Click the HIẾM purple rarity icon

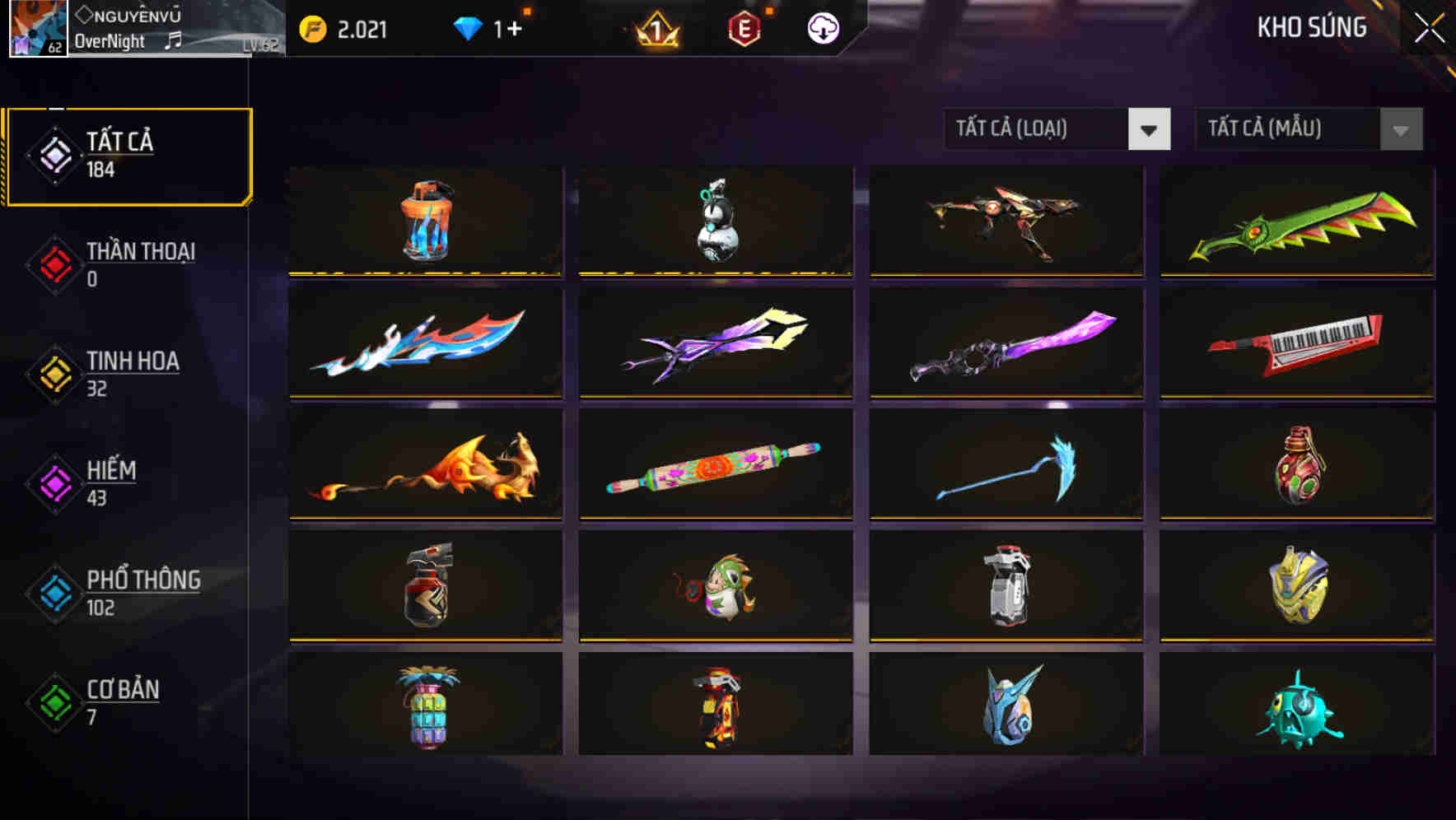pyautogui.click(x=54, y=484)
